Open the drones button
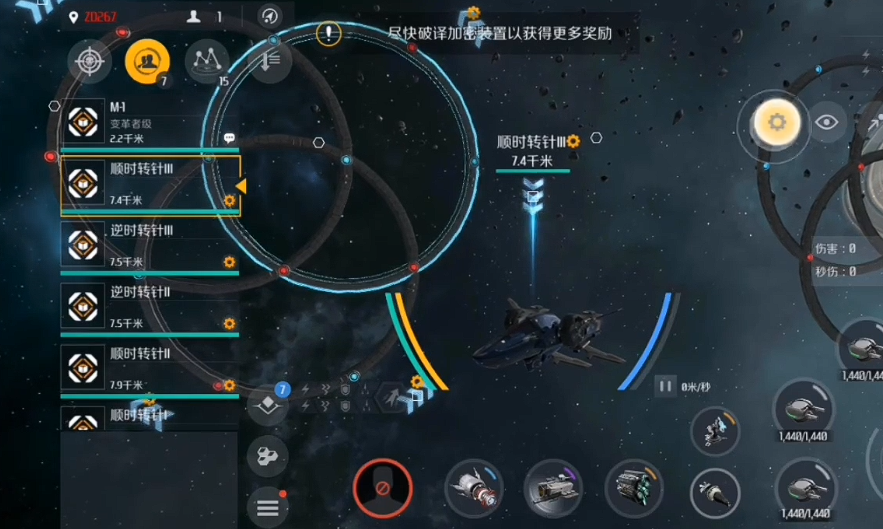 tap(267, 456)
